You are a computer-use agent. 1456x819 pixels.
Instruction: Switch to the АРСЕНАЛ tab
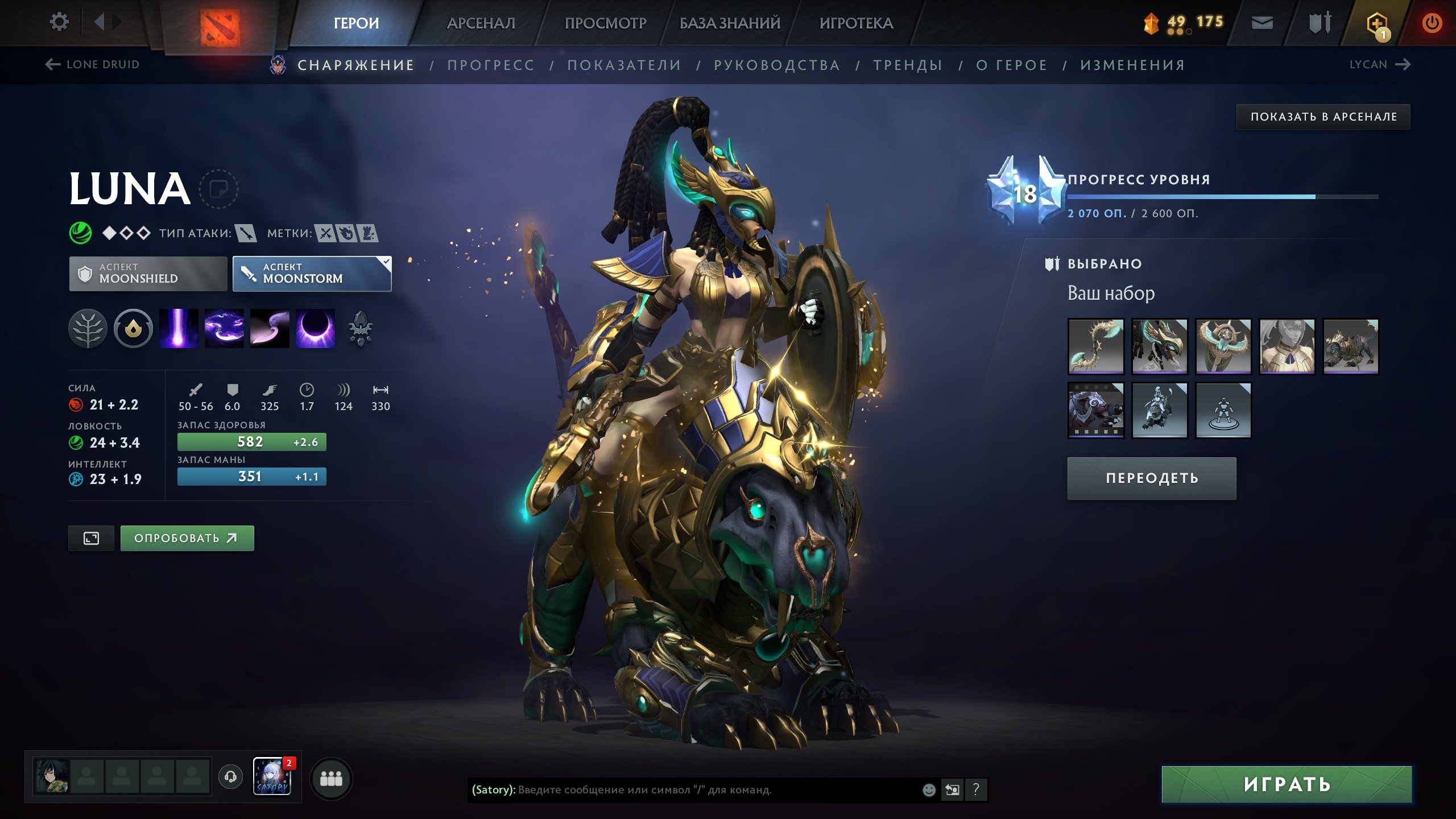click(481, 23)
